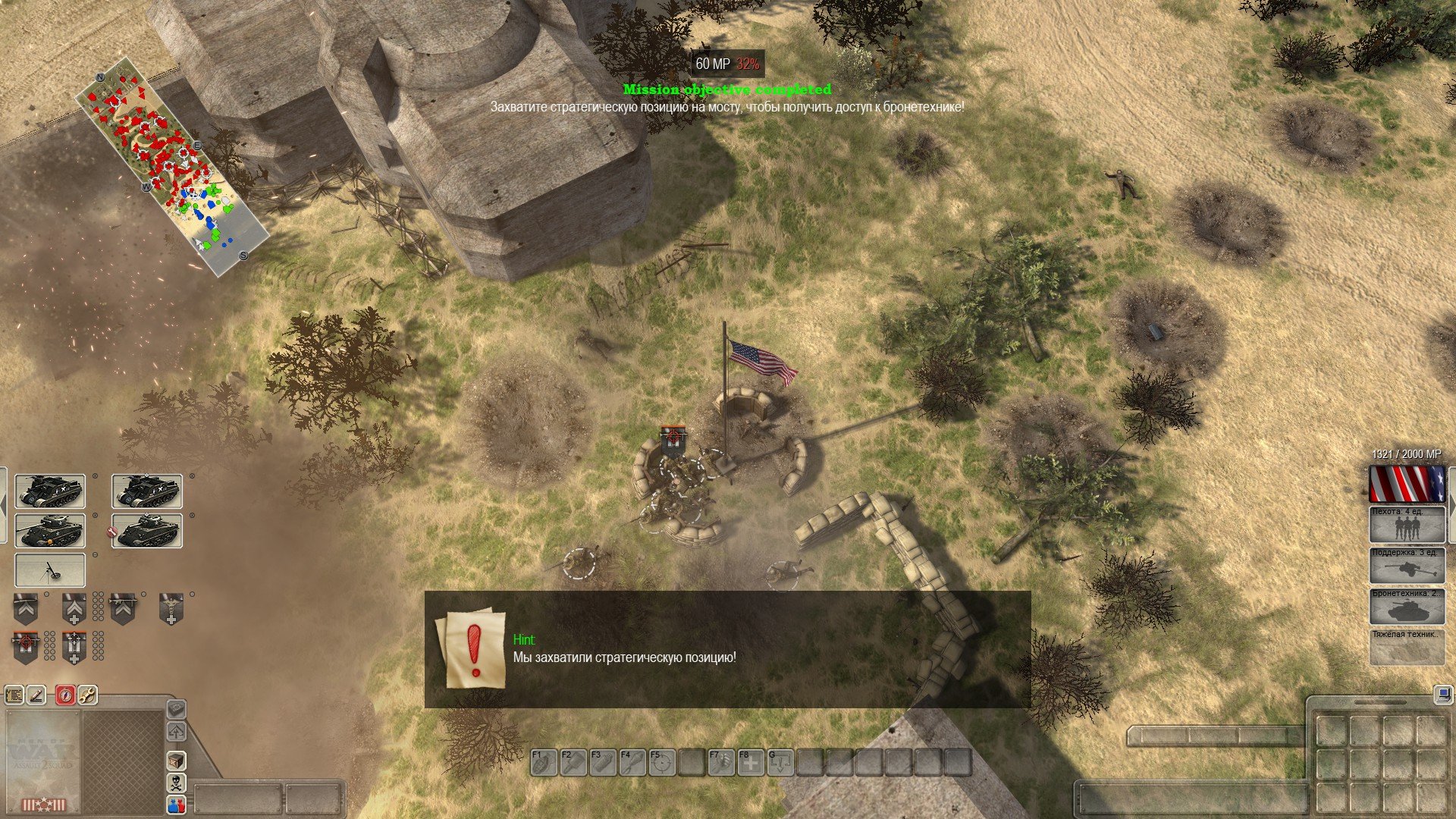Open the wrench settings button

pos(88,694)
